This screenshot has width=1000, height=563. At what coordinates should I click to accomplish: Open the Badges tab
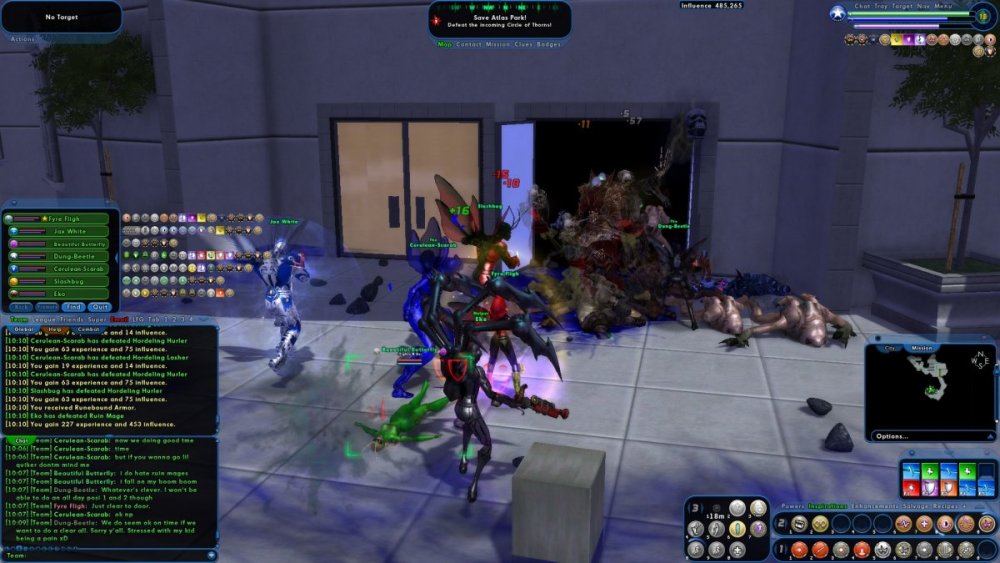coord(549,44)
